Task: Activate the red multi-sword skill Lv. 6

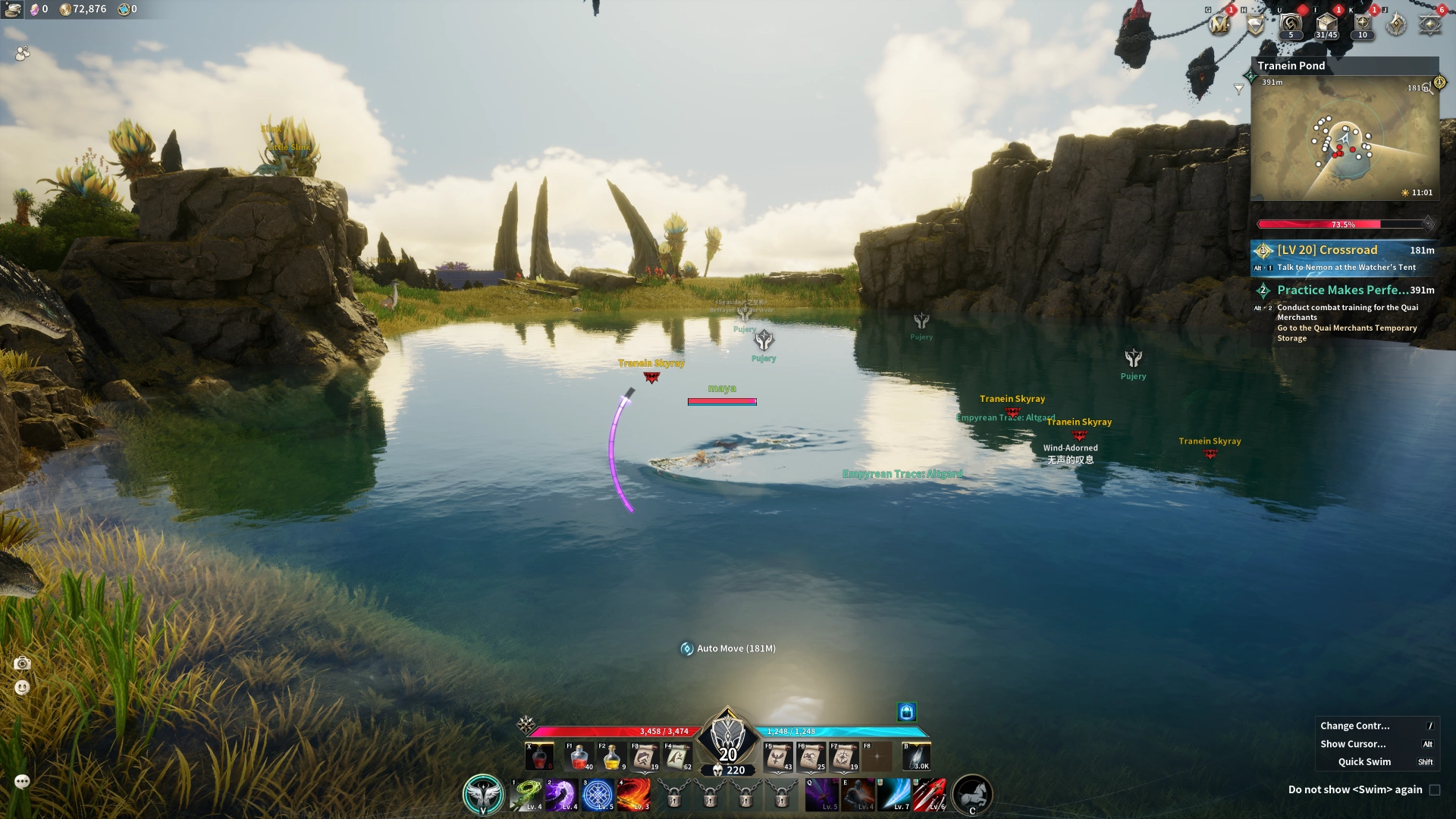Action: coord(930,795)
